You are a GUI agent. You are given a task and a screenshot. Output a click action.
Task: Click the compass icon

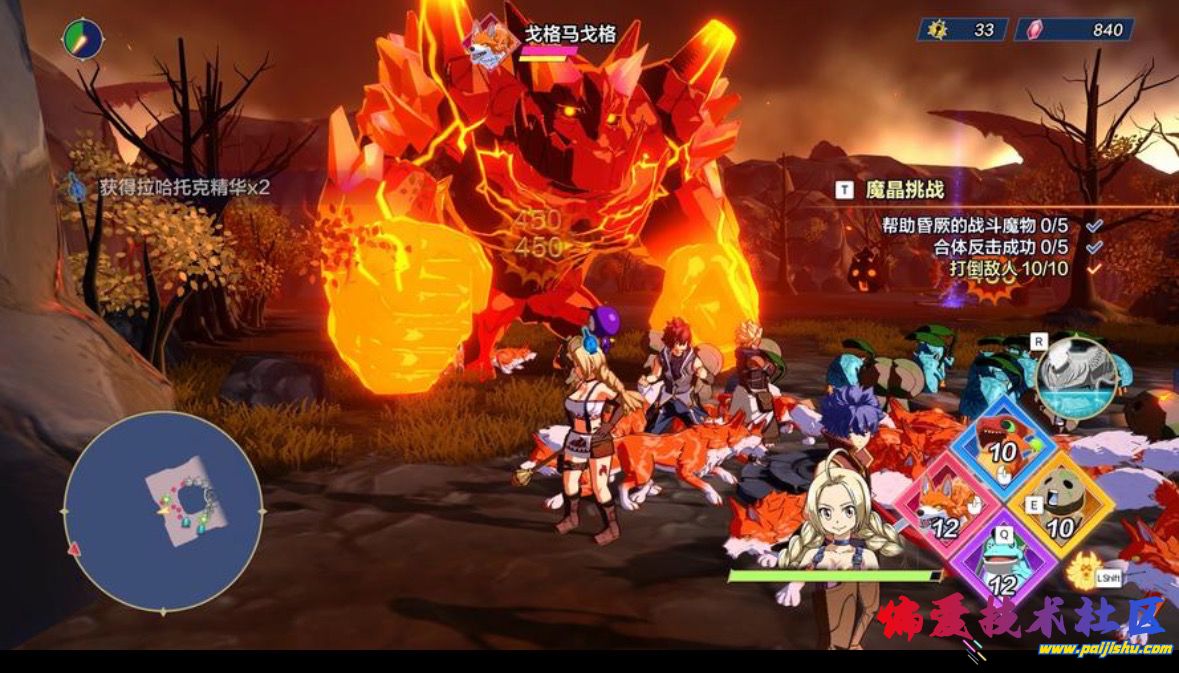pos(82,39)
